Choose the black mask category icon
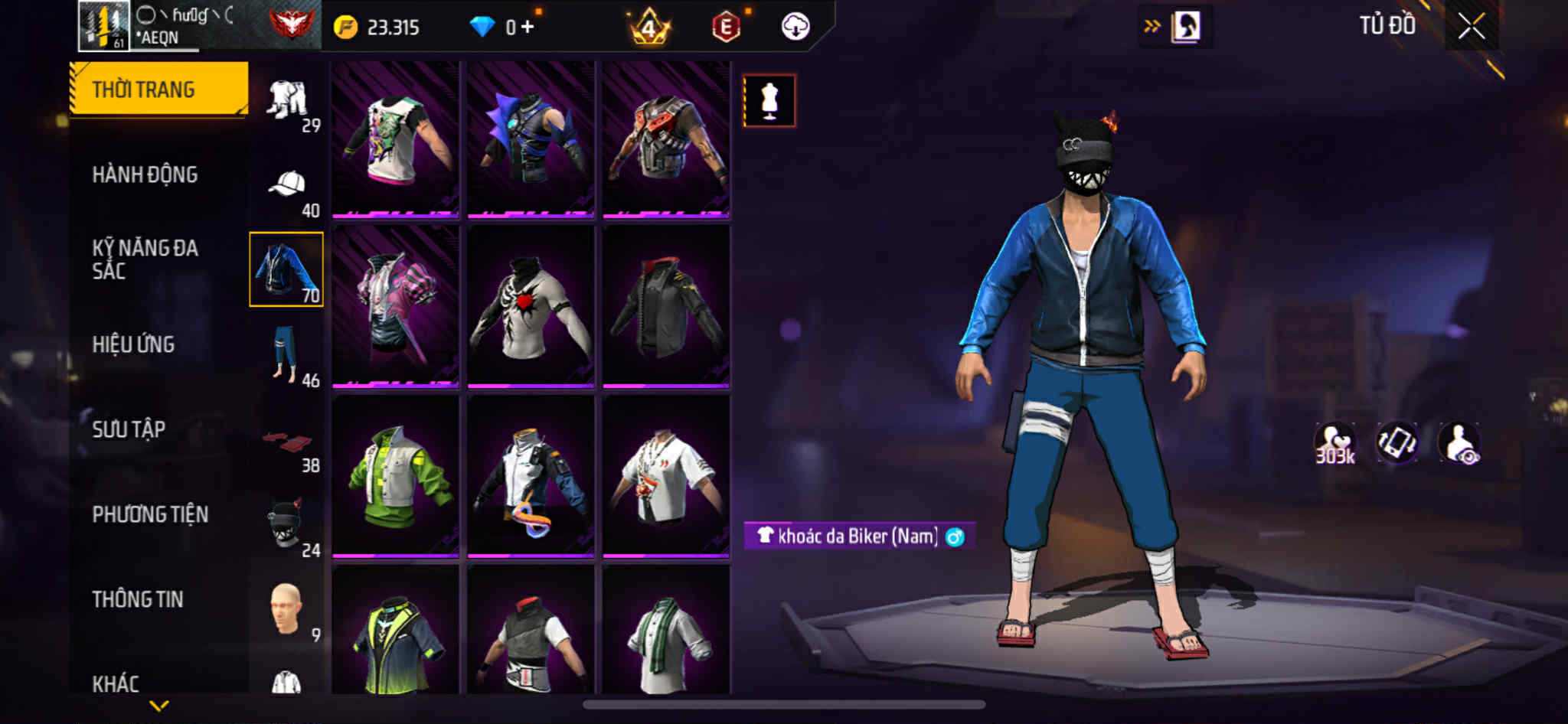Image resolution: width=1568 pixels, height=724 pixels. (x=286, y=524)
